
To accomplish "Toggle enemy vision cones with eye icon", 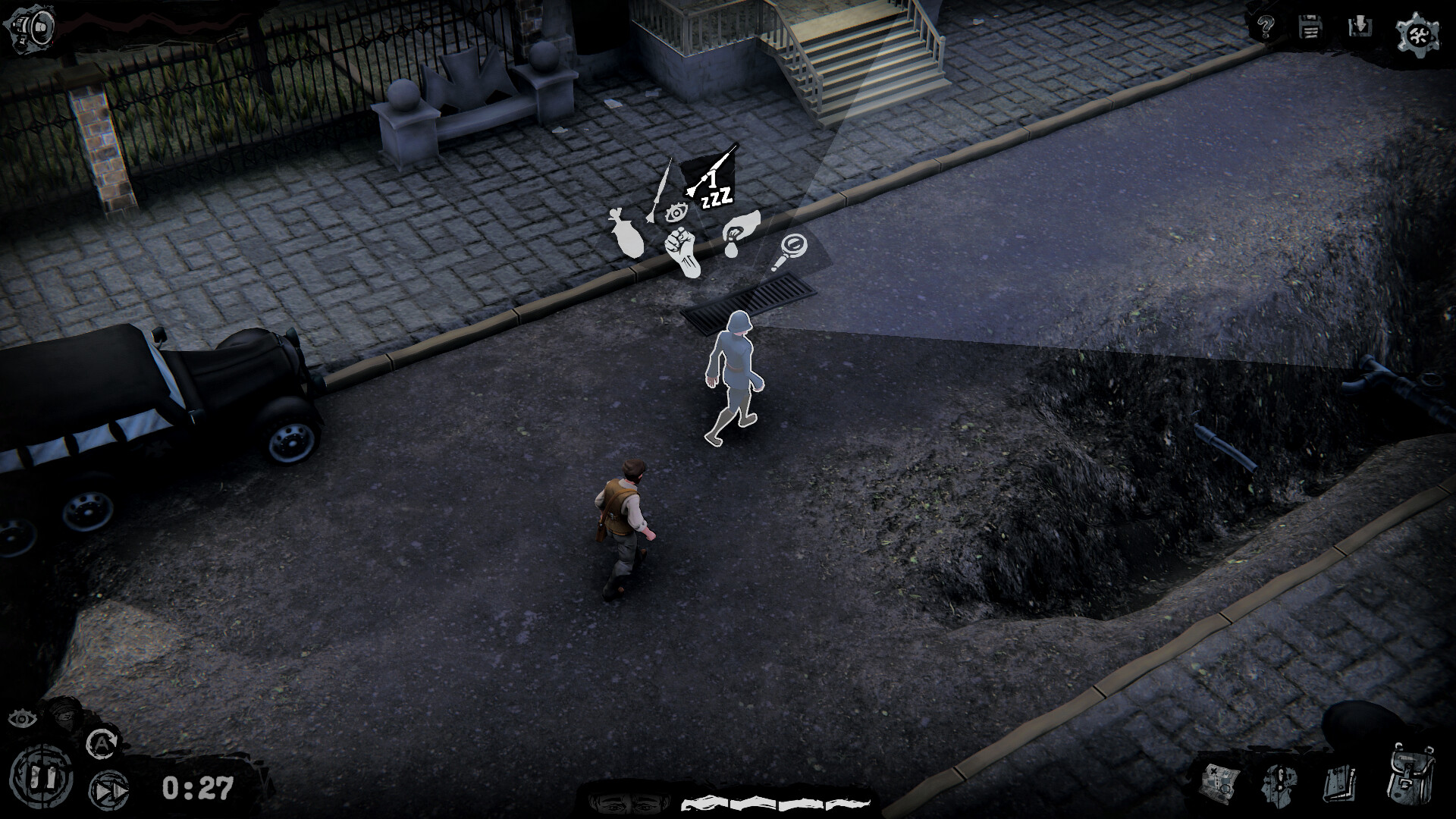I will click(x=22, y=719).
